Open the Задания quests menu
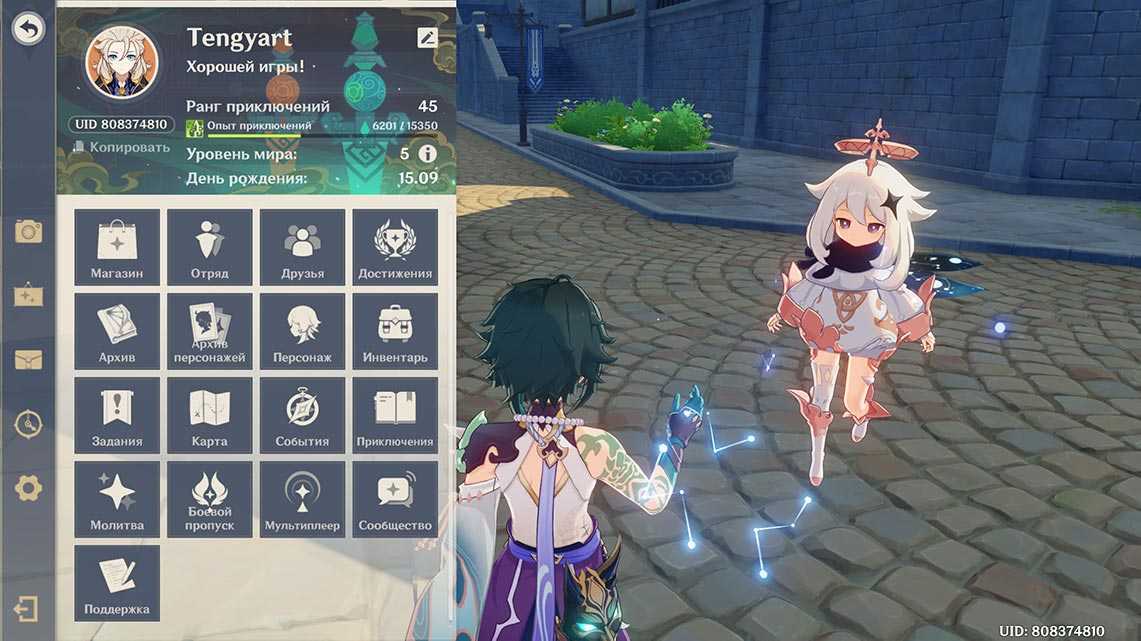 coord(117,415)
